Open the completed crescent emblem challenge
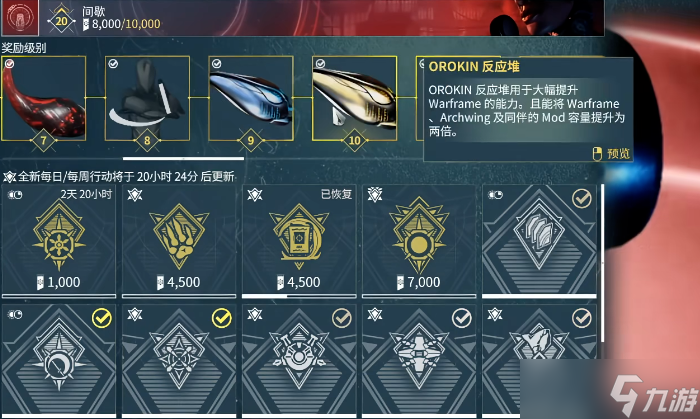The width and height of the screenshot is (700, 419). pyautogui.click(x=58, y=360)
